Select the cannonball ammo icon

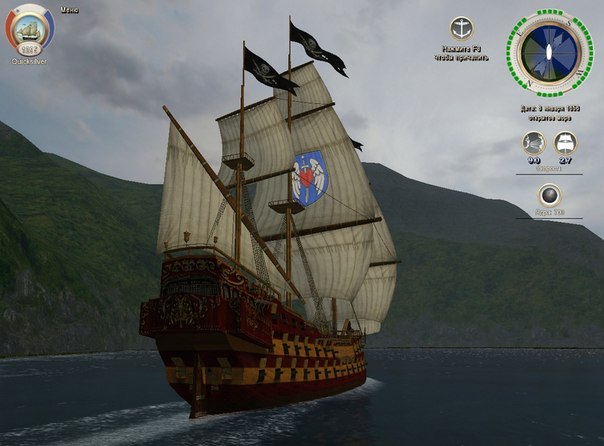coord(549,195)
